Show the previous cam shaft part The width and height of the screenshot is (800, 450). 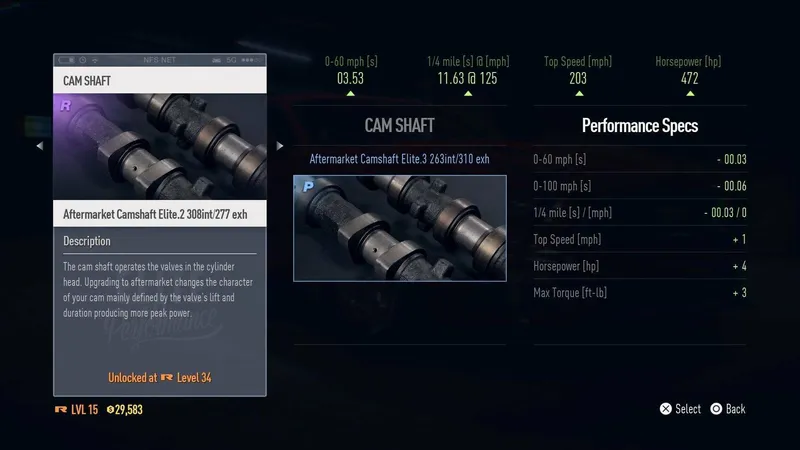(x=40, y=146)
